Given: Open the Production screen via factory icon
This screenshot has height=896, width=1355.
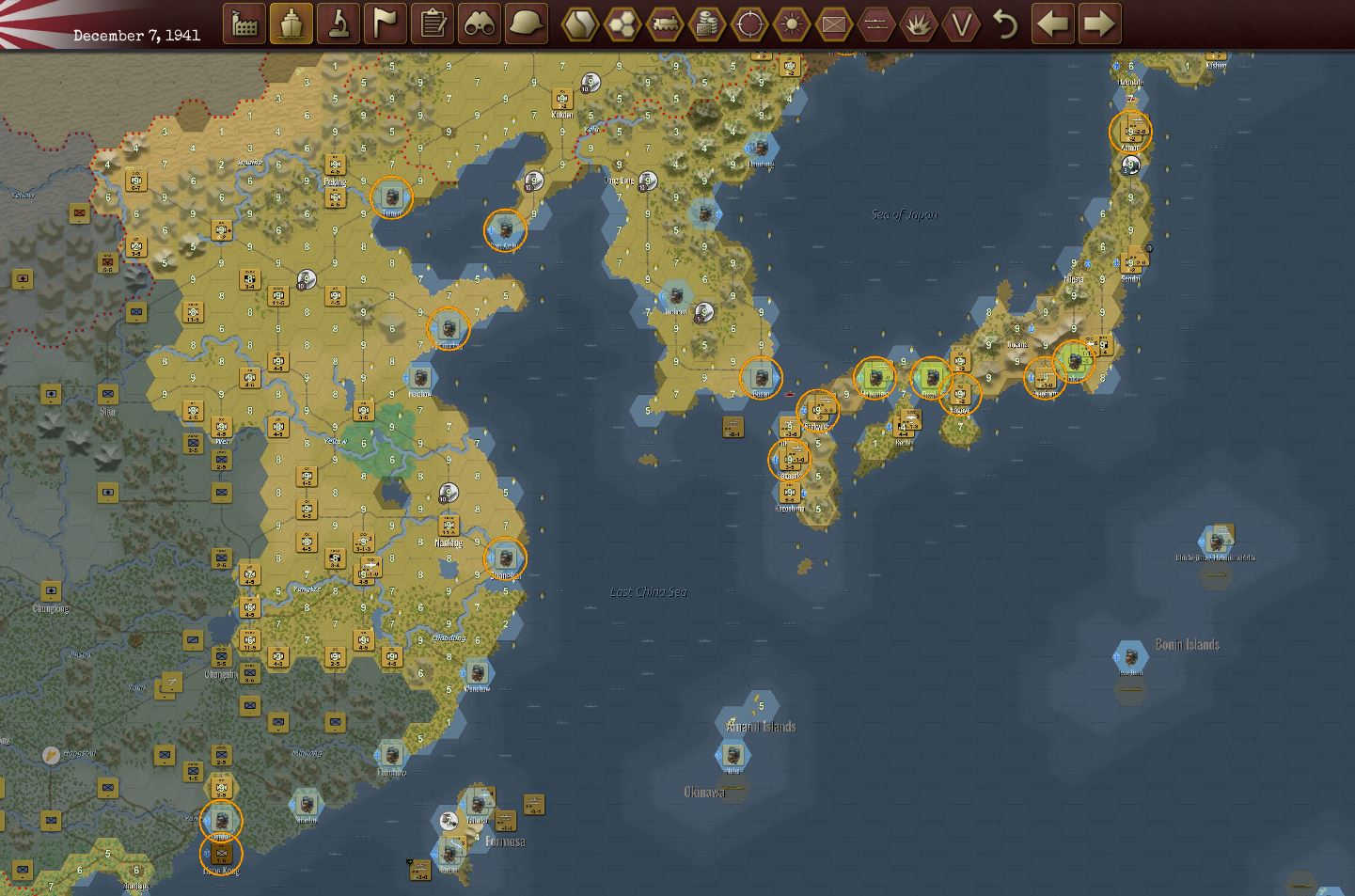Looking at the screenshot, I should click(244, 24).
